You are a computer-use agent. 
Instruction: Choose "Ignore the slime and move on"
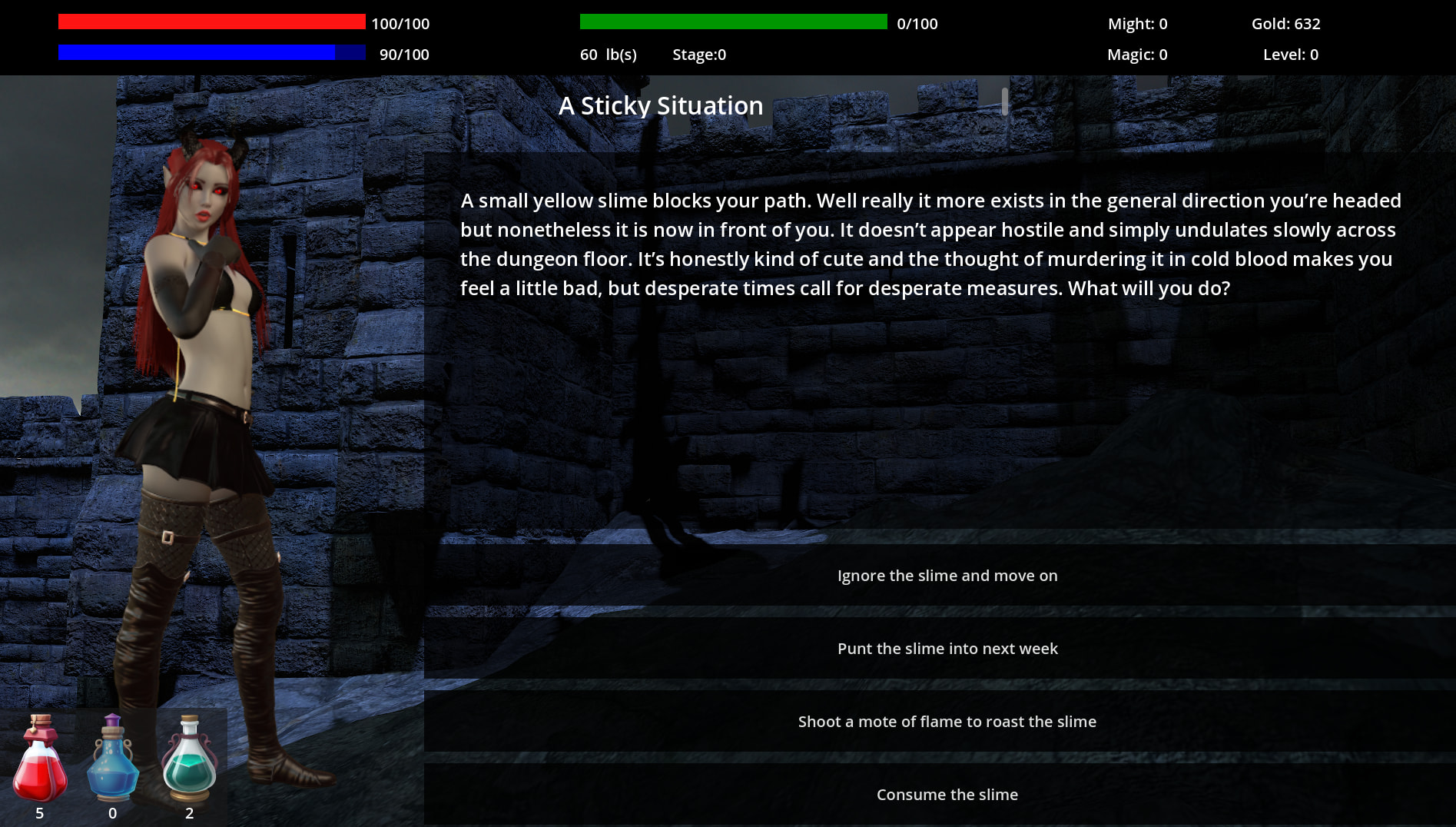[x=947, y=576]
